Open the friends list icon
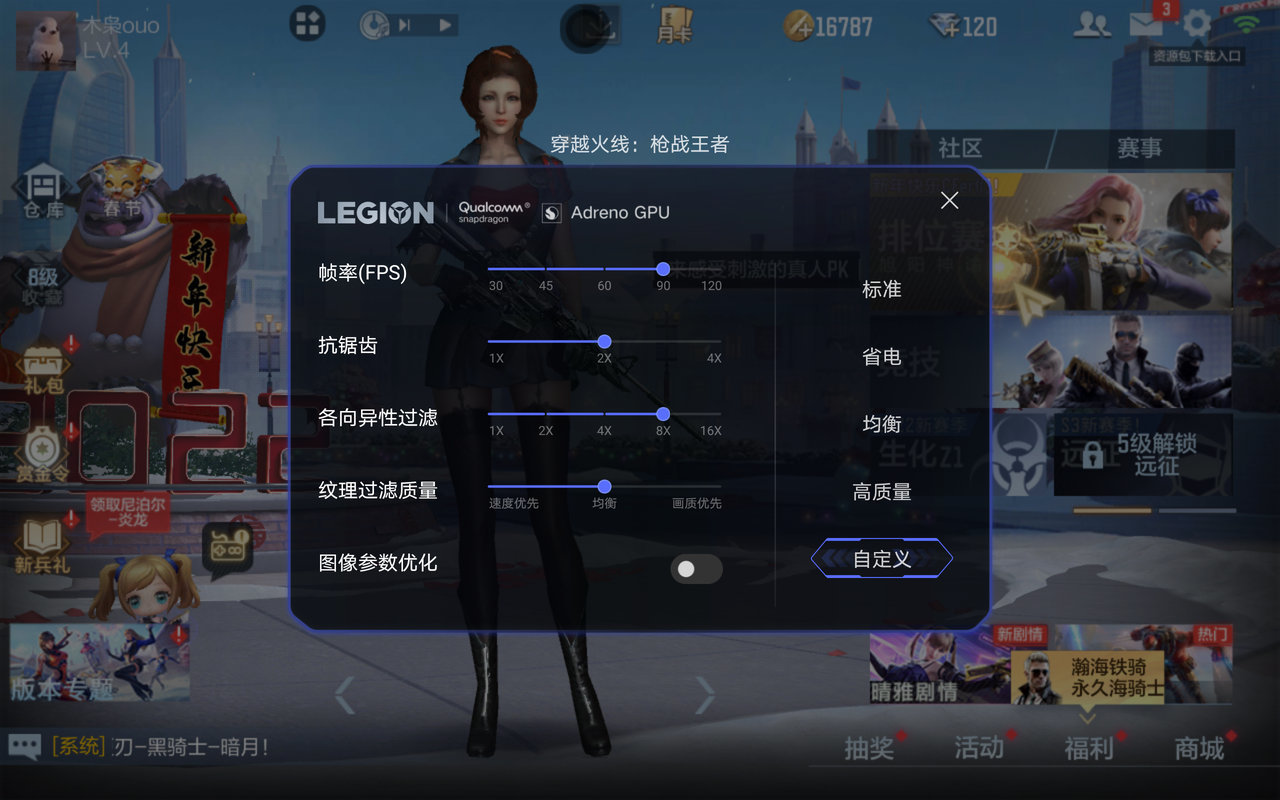1280x800 pixels. [1091, 24]
